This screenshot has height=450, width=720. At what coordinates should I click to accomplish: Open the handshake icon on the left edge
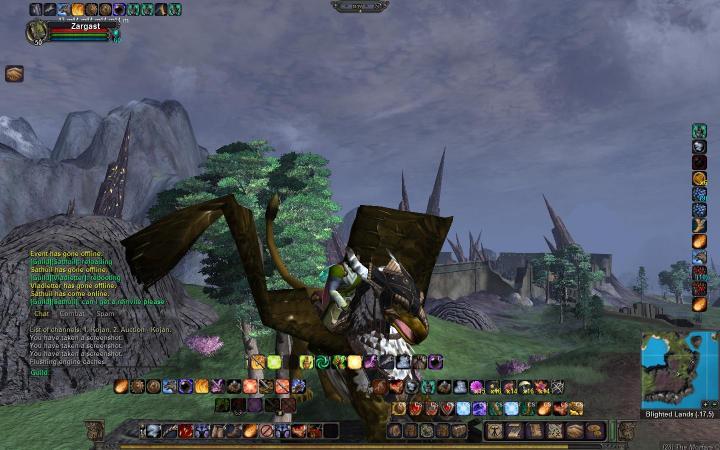[14, 73]
